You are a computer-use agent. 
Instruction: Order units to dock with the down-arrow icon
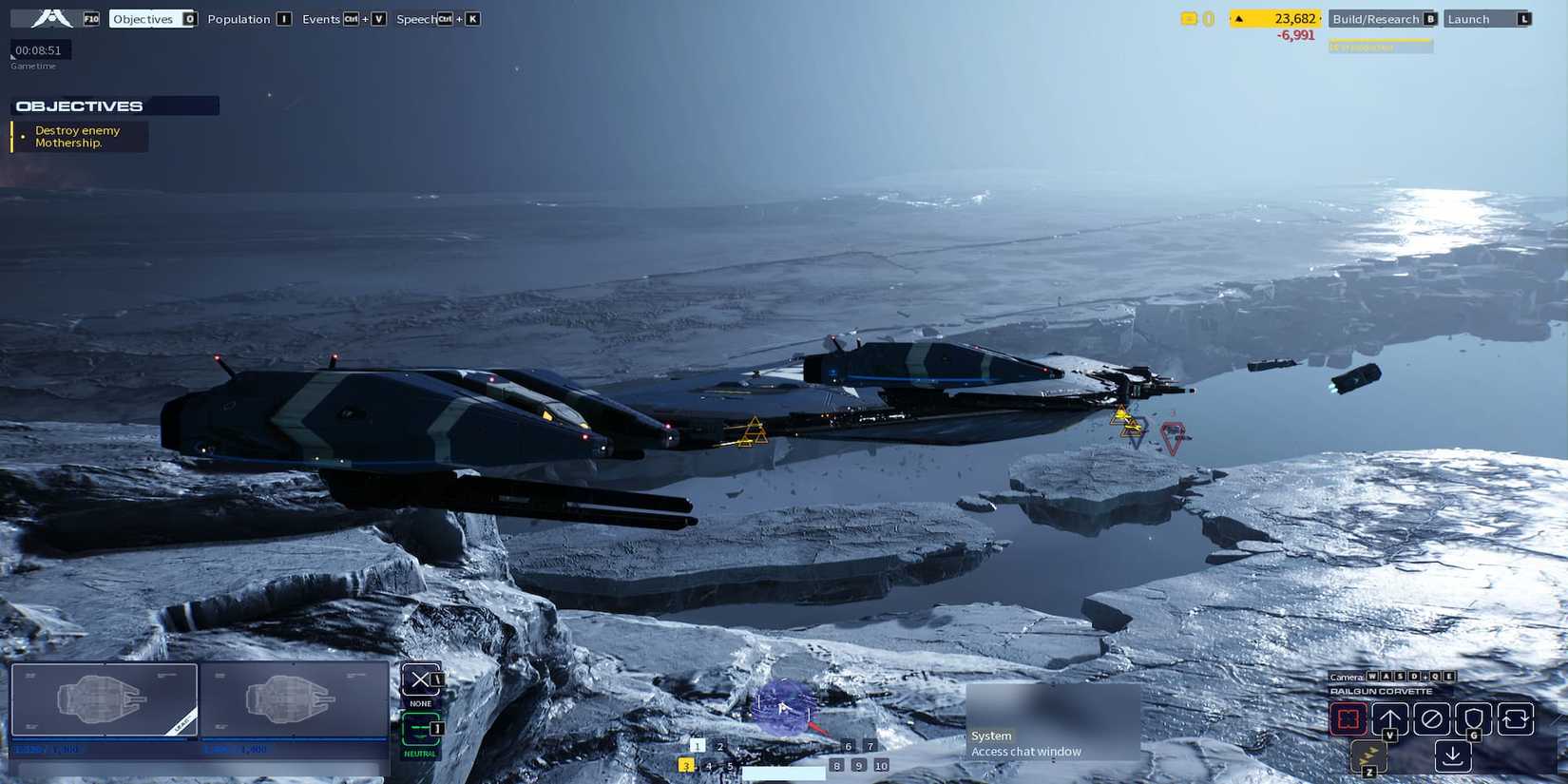pos(1454,755)
